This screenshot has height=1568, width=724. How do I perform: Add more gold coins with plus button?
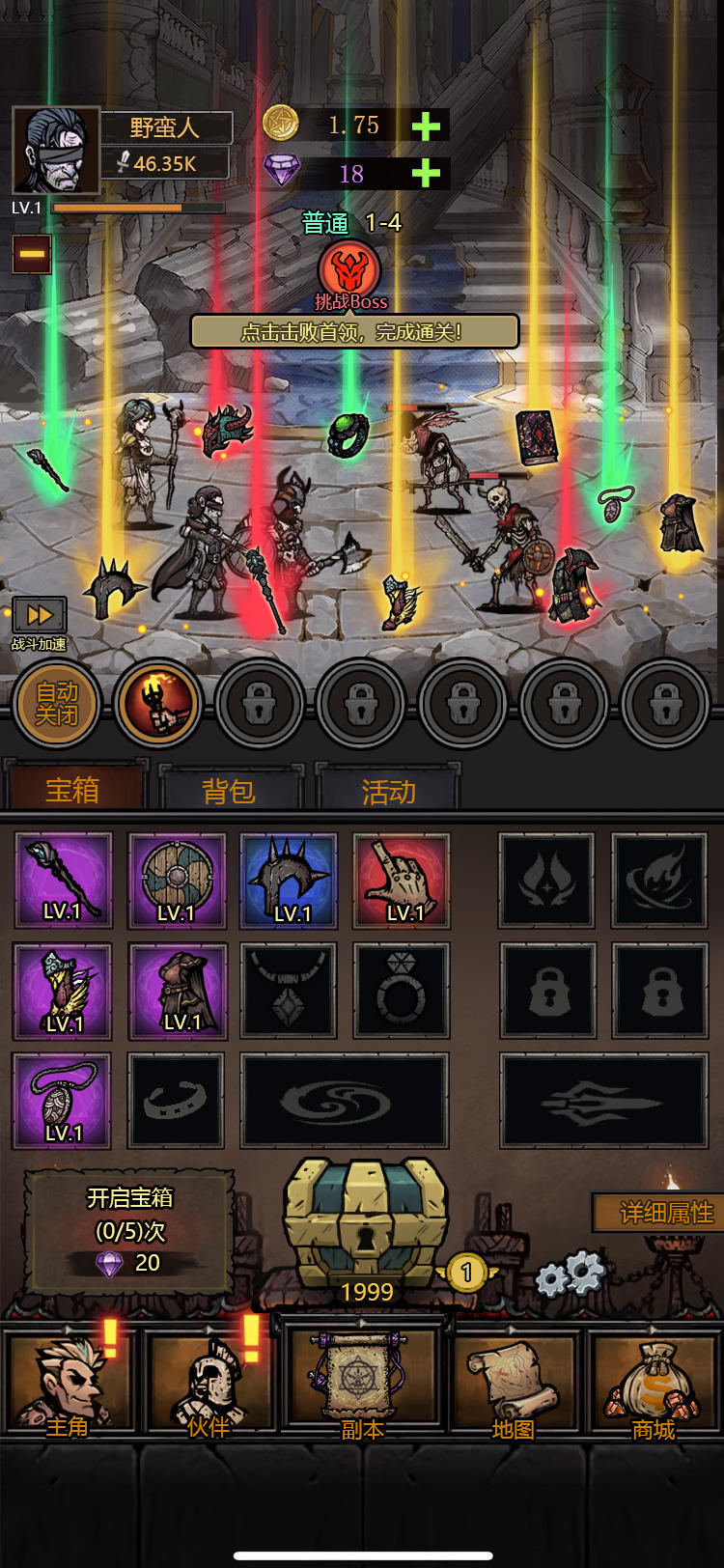click(x=426, y=126)
